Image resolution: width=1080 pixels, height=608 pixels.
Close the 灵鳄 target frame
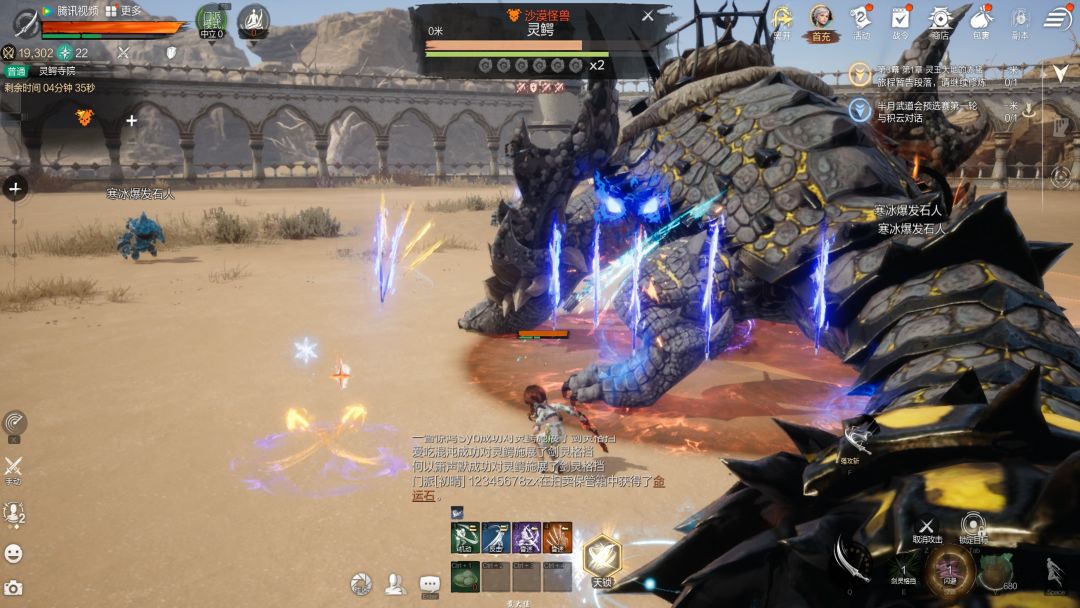[x=648, y=16]
